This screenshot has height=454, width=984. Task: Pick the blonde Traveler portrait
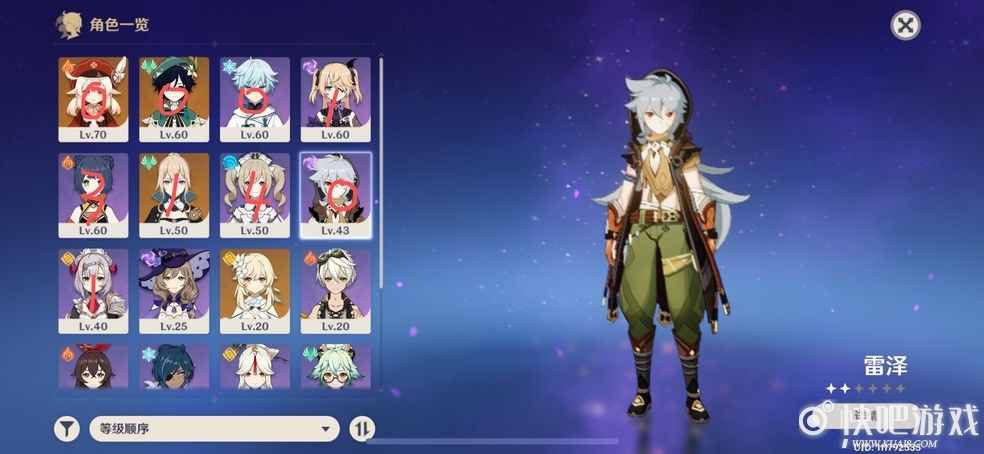(x=255, y=290)
